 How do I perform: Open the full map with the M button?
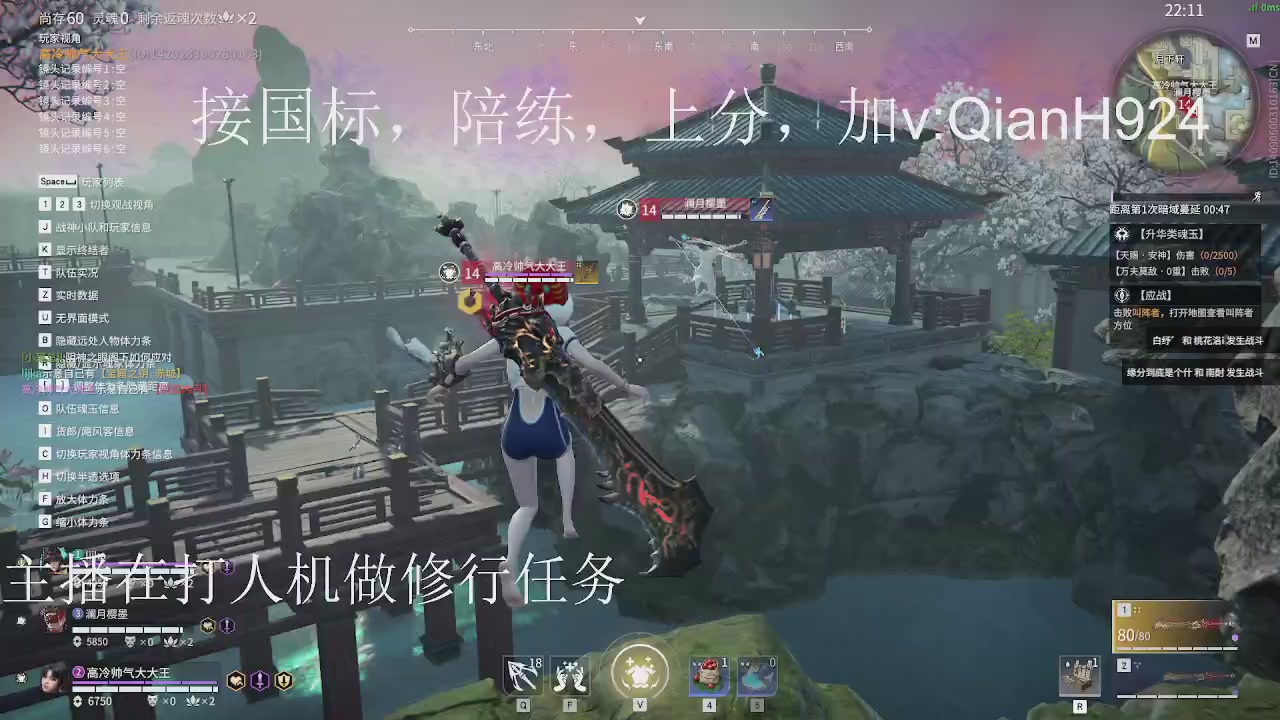coord(1253,41)
